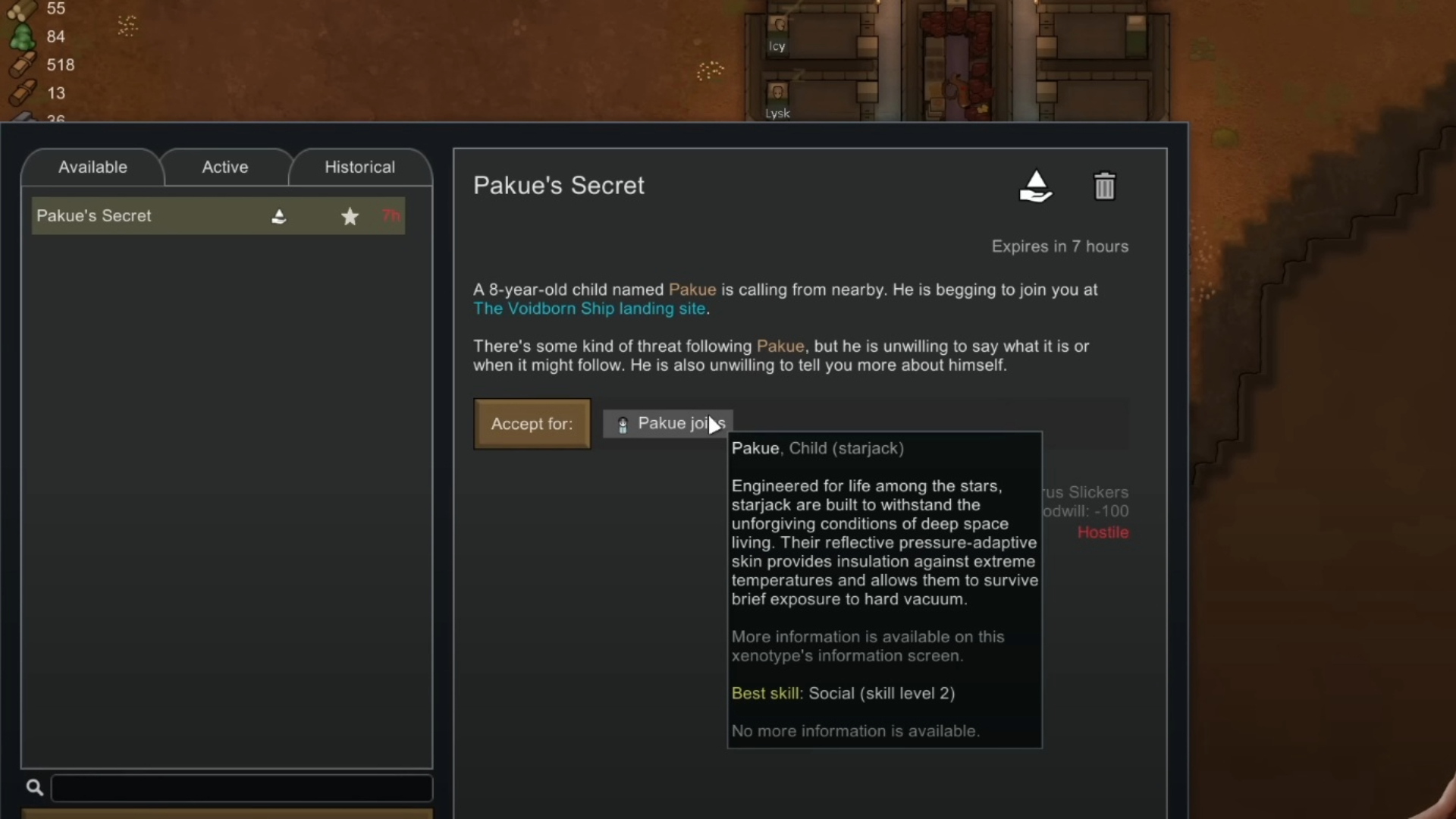Open the Active quests tab
Viewport: 1456px width, 819px height.
tap(225, 167)
